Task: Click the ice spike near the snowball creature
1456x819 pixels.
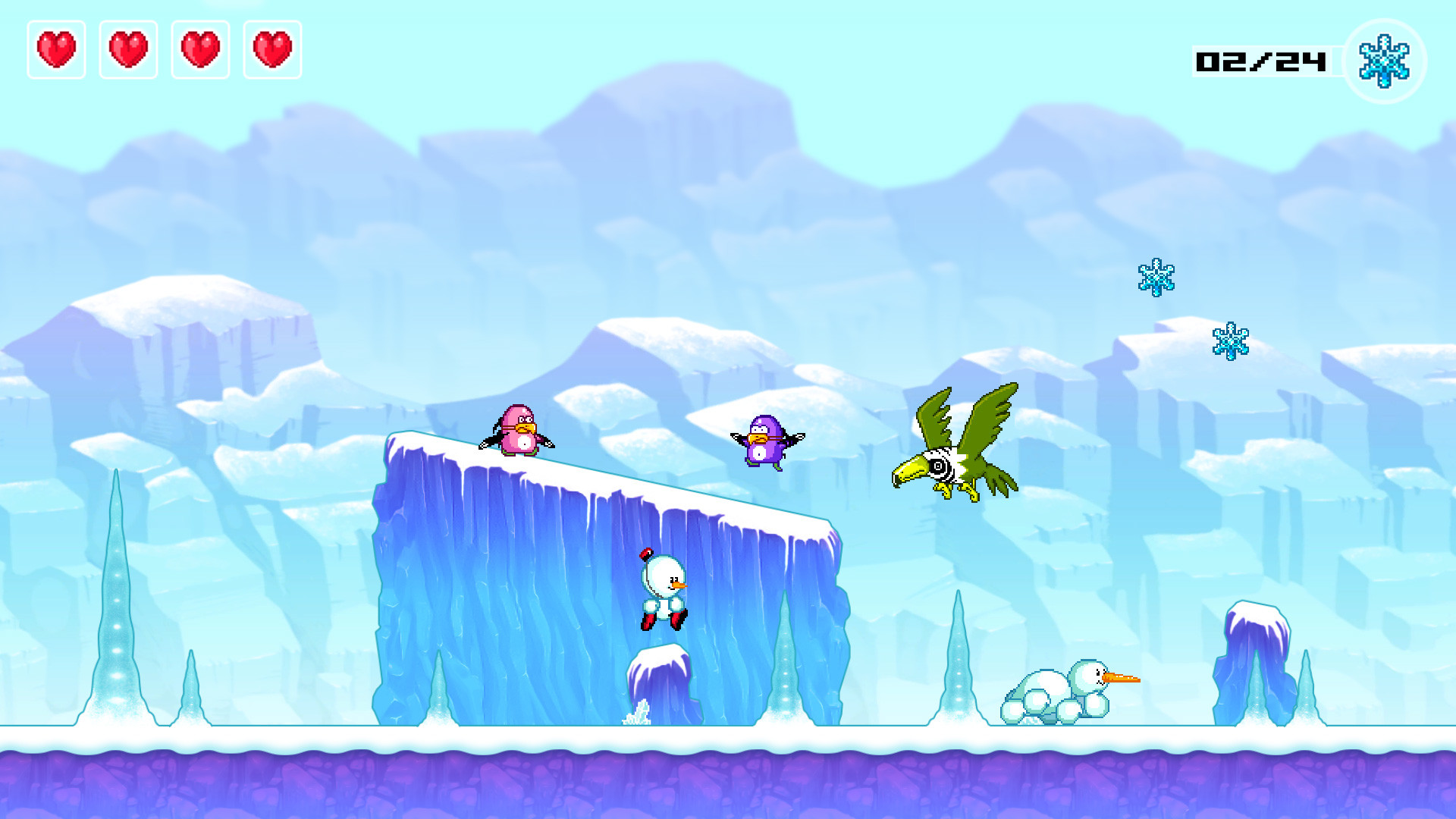Action: click(x=957, y=667)
